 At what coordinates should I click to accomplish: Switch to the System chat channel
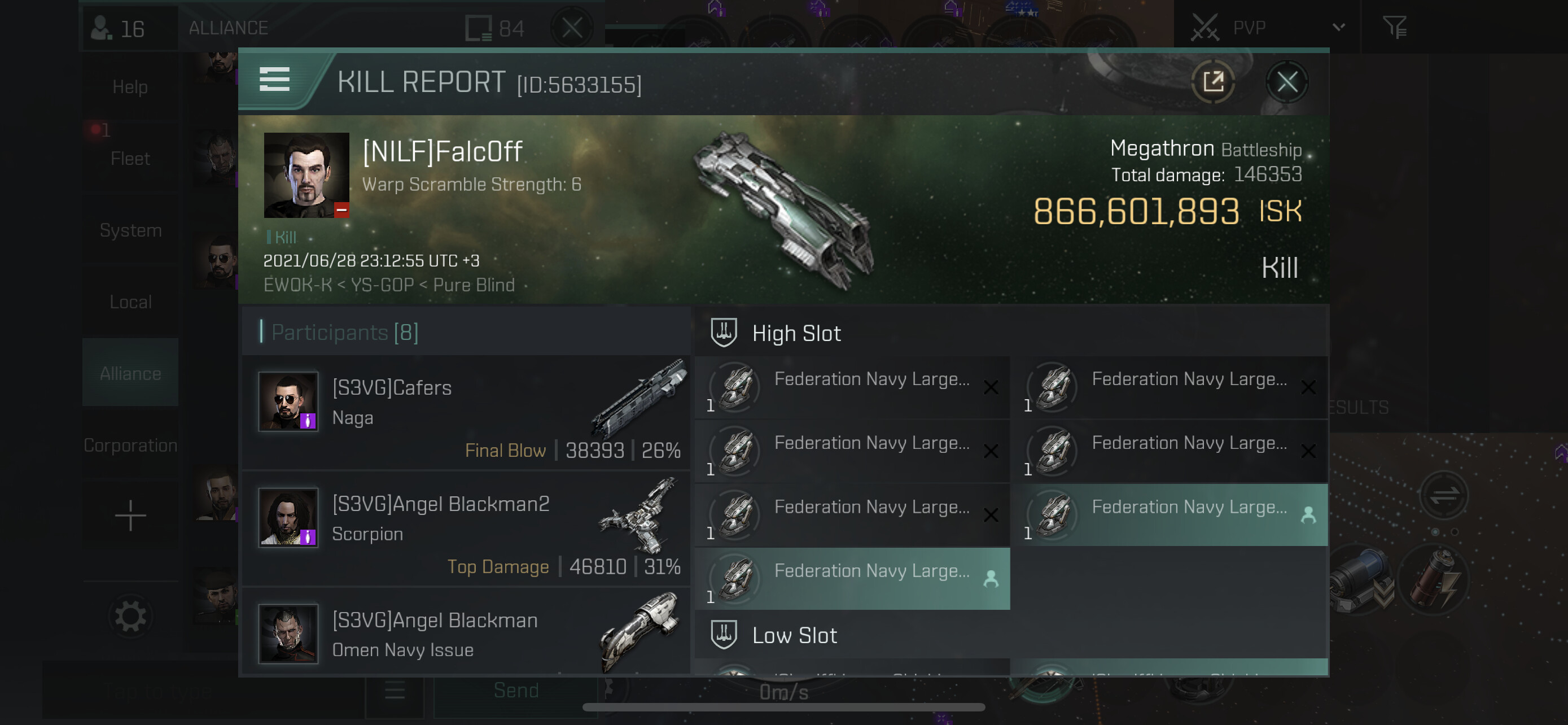[x=130, y=230]
